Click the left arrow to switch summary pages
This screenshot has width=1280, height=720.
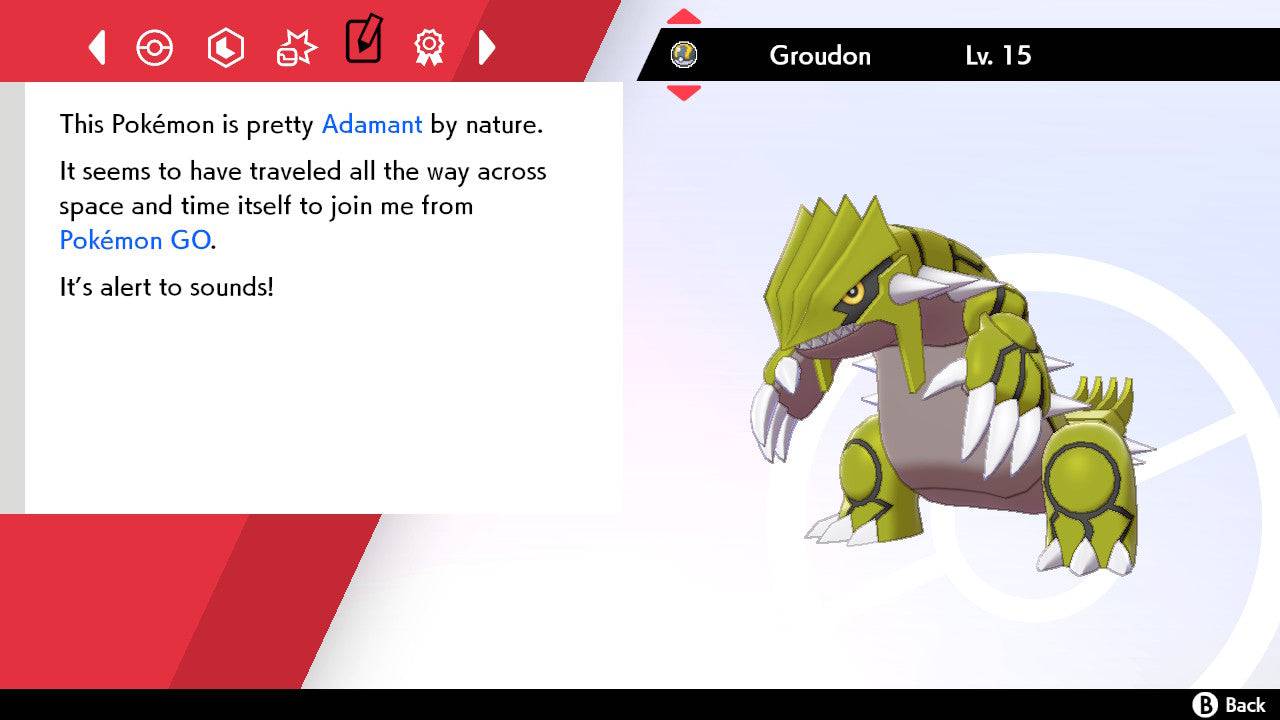[x=95, y=47]
